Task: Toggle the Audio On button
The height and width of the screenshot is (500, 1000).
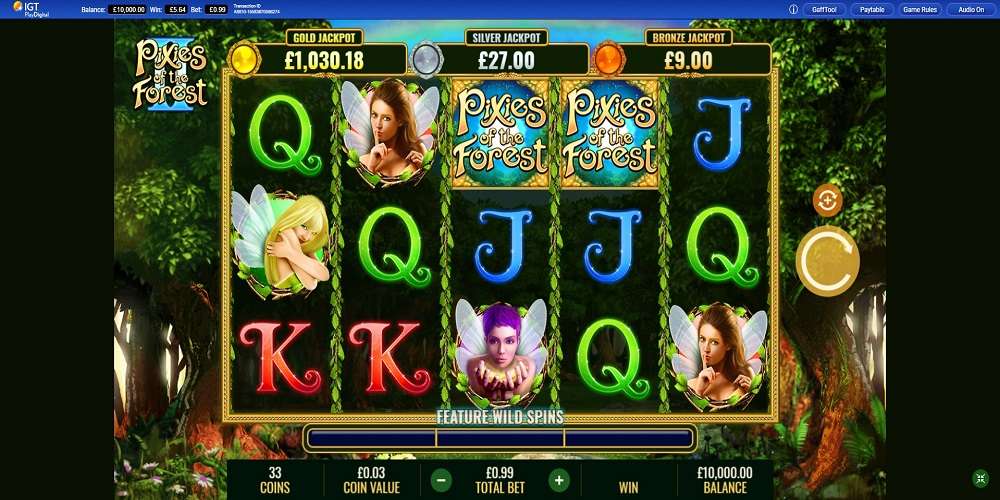Action: 970,9
